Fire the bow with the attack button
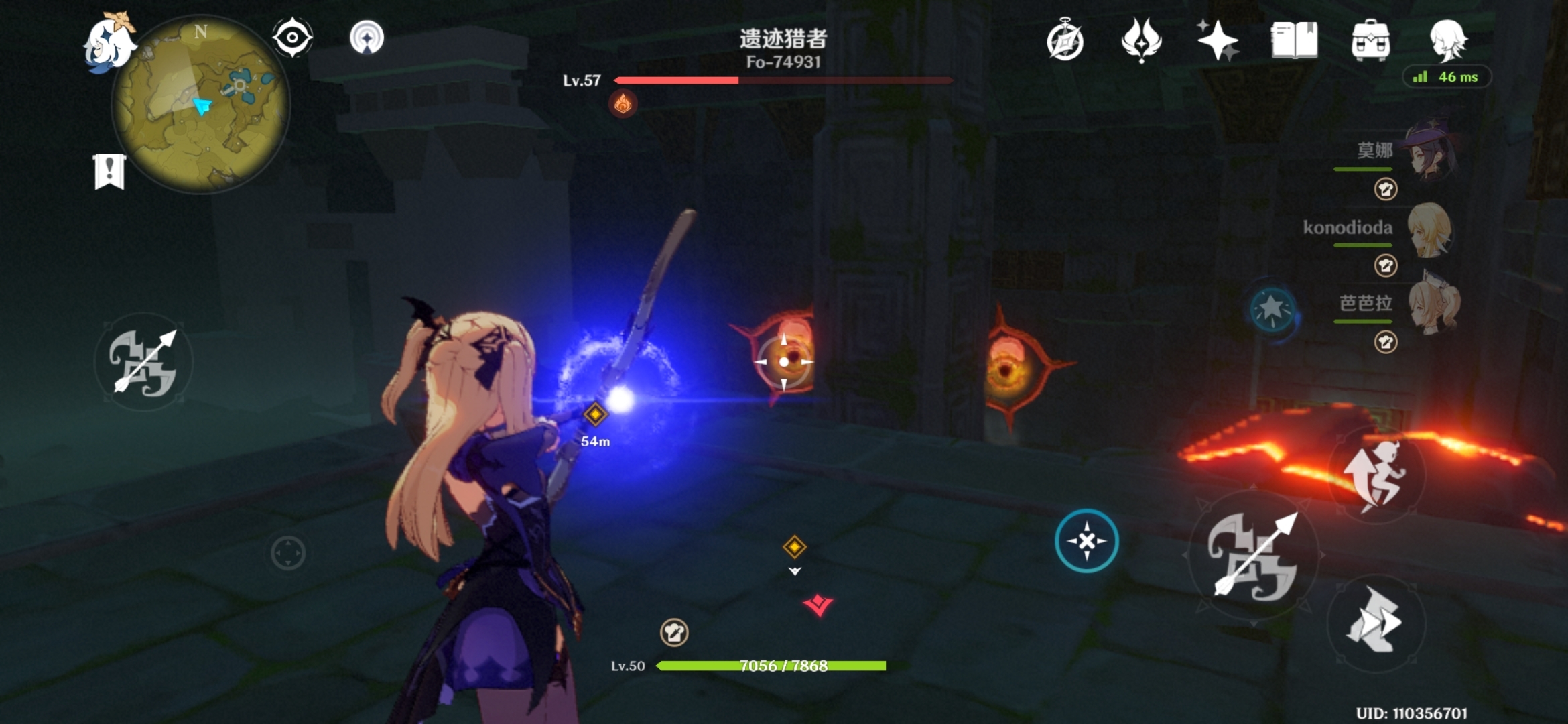 [x=1253, y=556]
